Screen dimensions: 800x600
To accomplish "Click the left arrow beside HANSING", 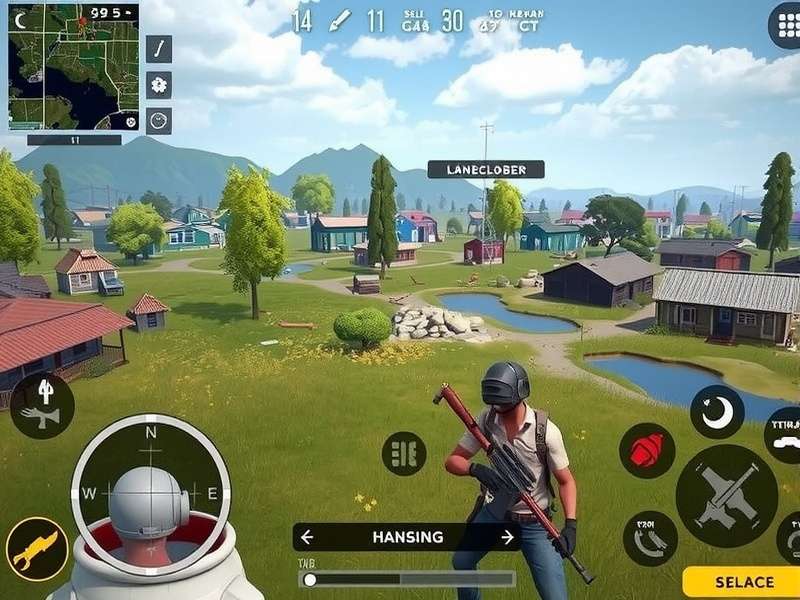I will click(x=308, y=537).
